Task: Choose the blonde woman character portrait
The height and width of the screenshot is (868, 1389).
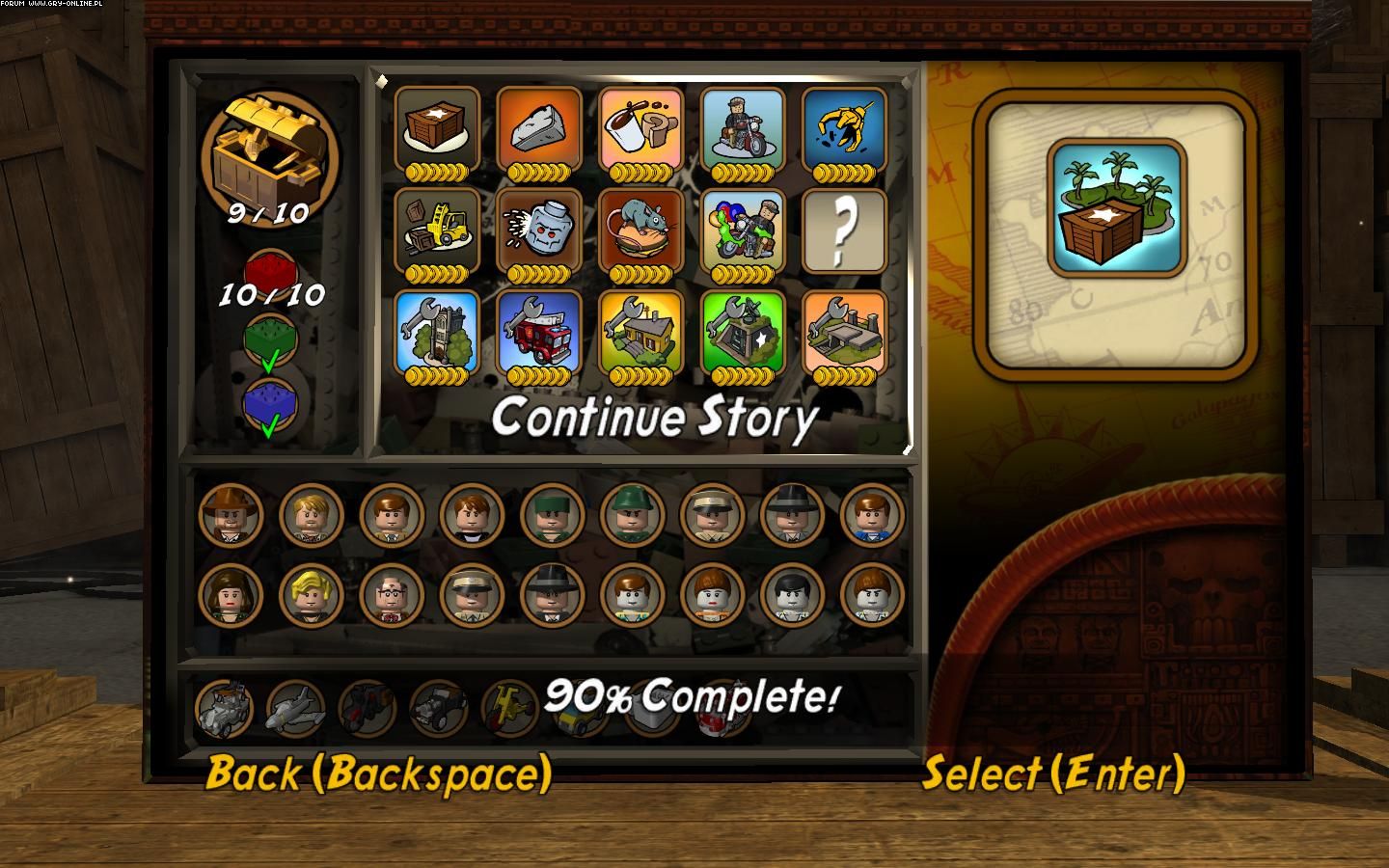Action: (x=311, y=595)
